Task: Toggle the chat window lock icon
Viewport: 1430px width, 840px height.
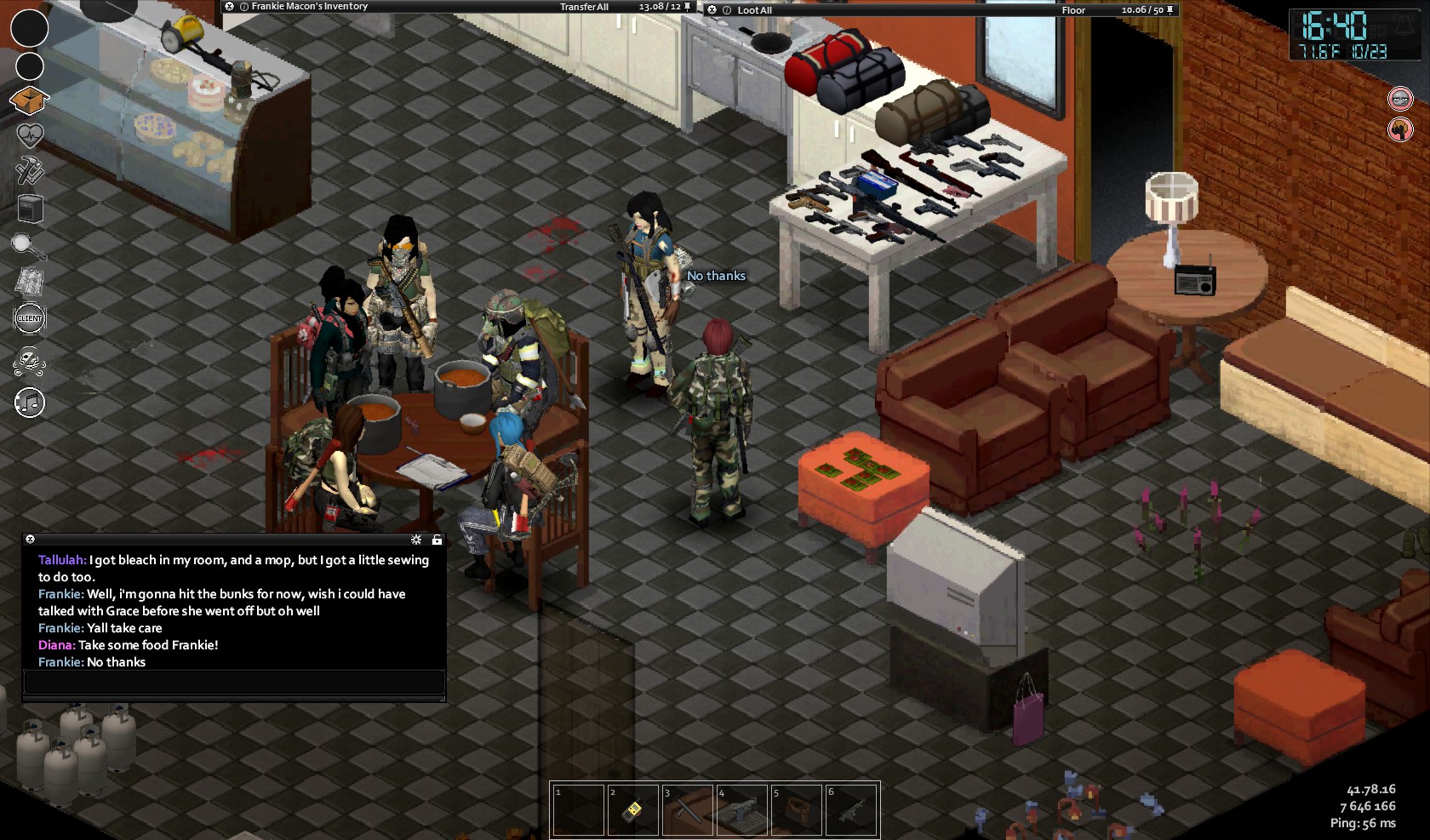Action: coord(437,540)
